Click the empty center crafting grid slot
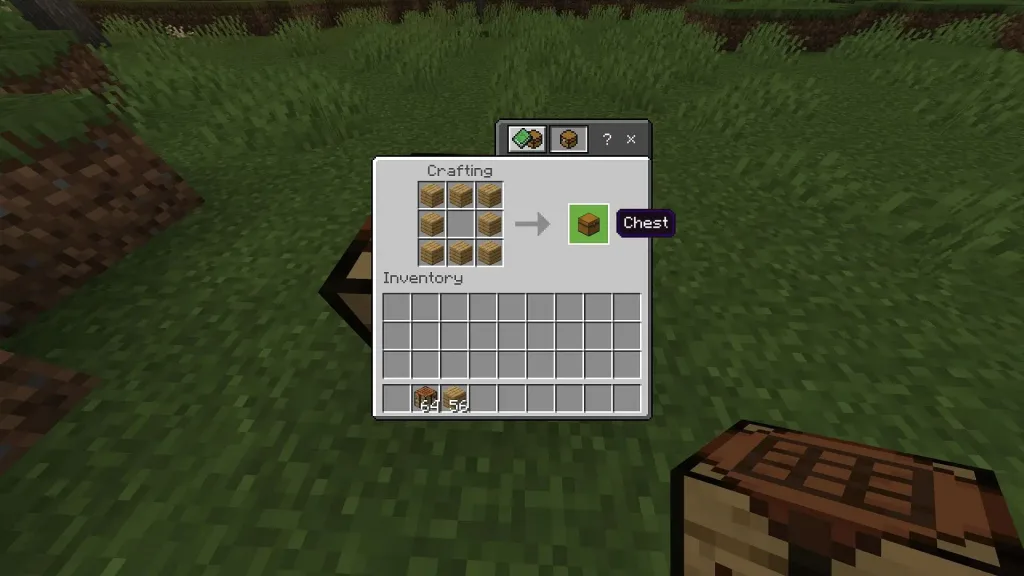 pos(460,223)
